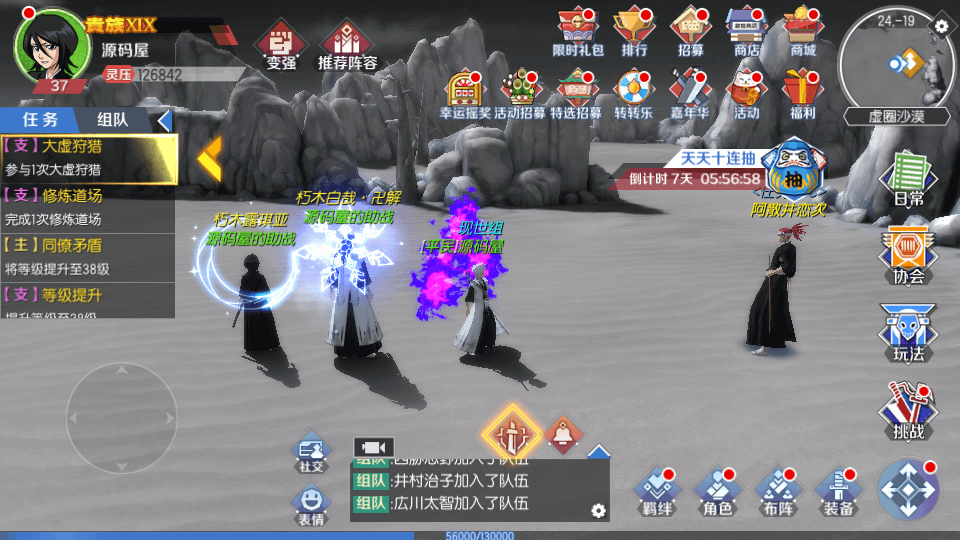Open the 商城 mall icon
The height and width of the screenshot is (540, 960).
click(802, 31)
